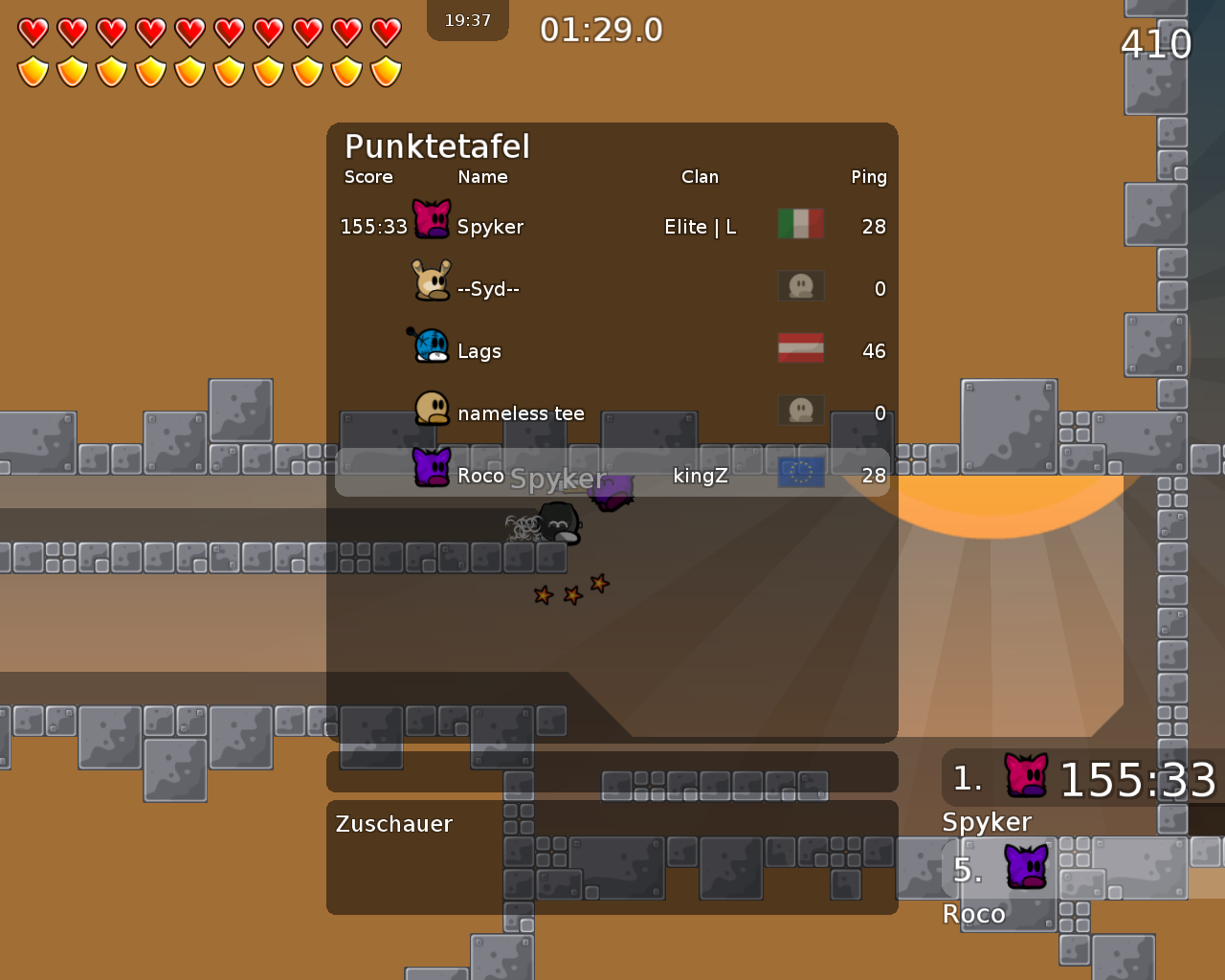Click the Italian flag next to Spyker
This screenshot has width=1225, height=980.
click(x=800, y=223)
